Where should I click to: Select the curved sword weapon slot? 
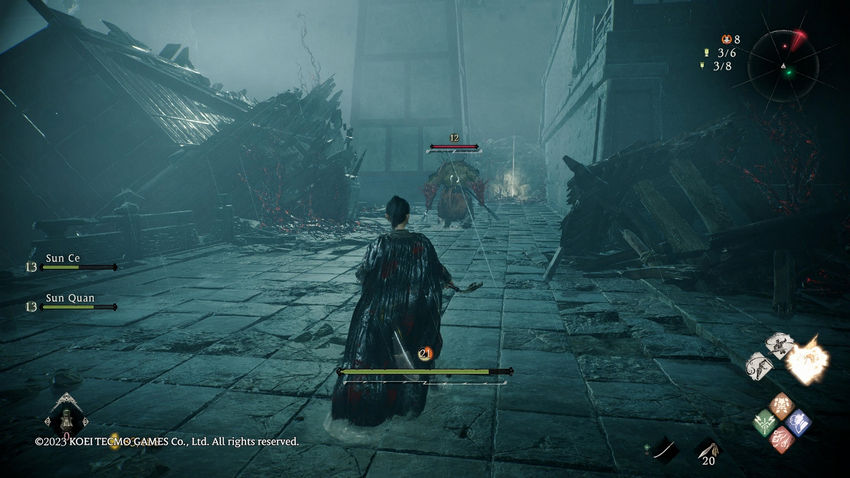click(664, 451)
